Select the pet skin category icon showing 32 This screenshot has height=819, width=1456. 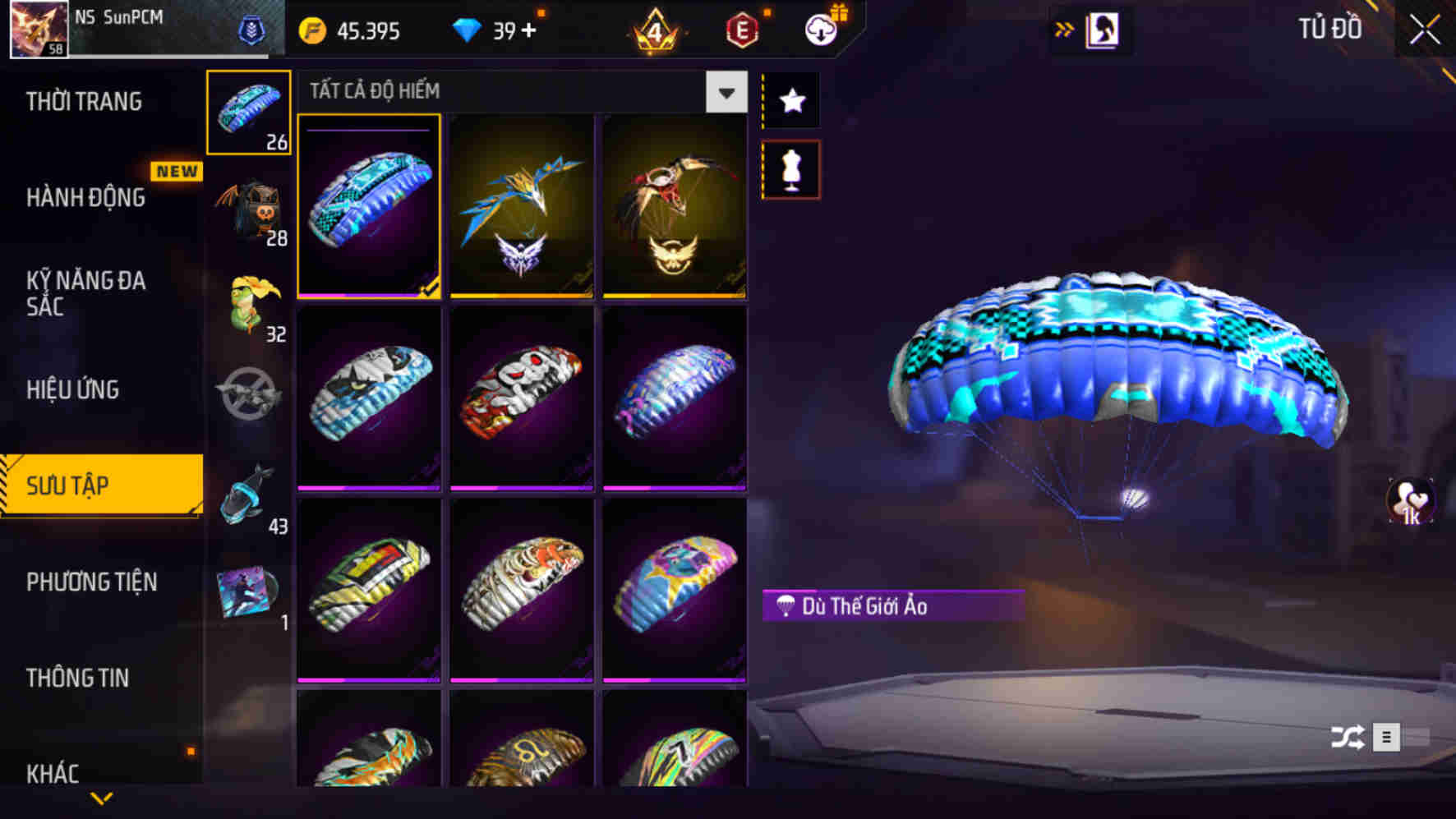pyautogui.click(x=248, y=304)
